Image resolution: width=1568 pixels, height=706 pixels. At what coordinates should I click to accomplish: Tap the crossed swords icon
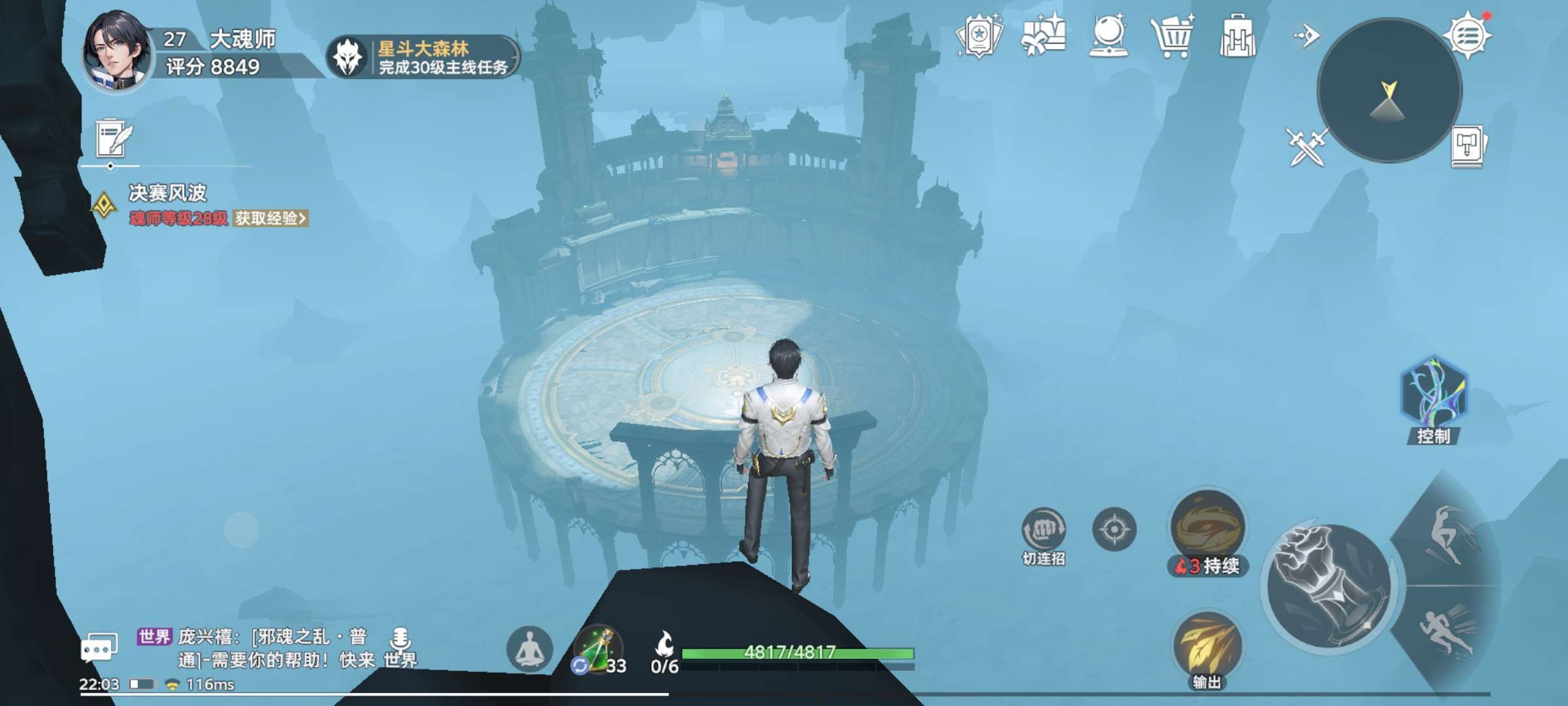point(1305,146)
